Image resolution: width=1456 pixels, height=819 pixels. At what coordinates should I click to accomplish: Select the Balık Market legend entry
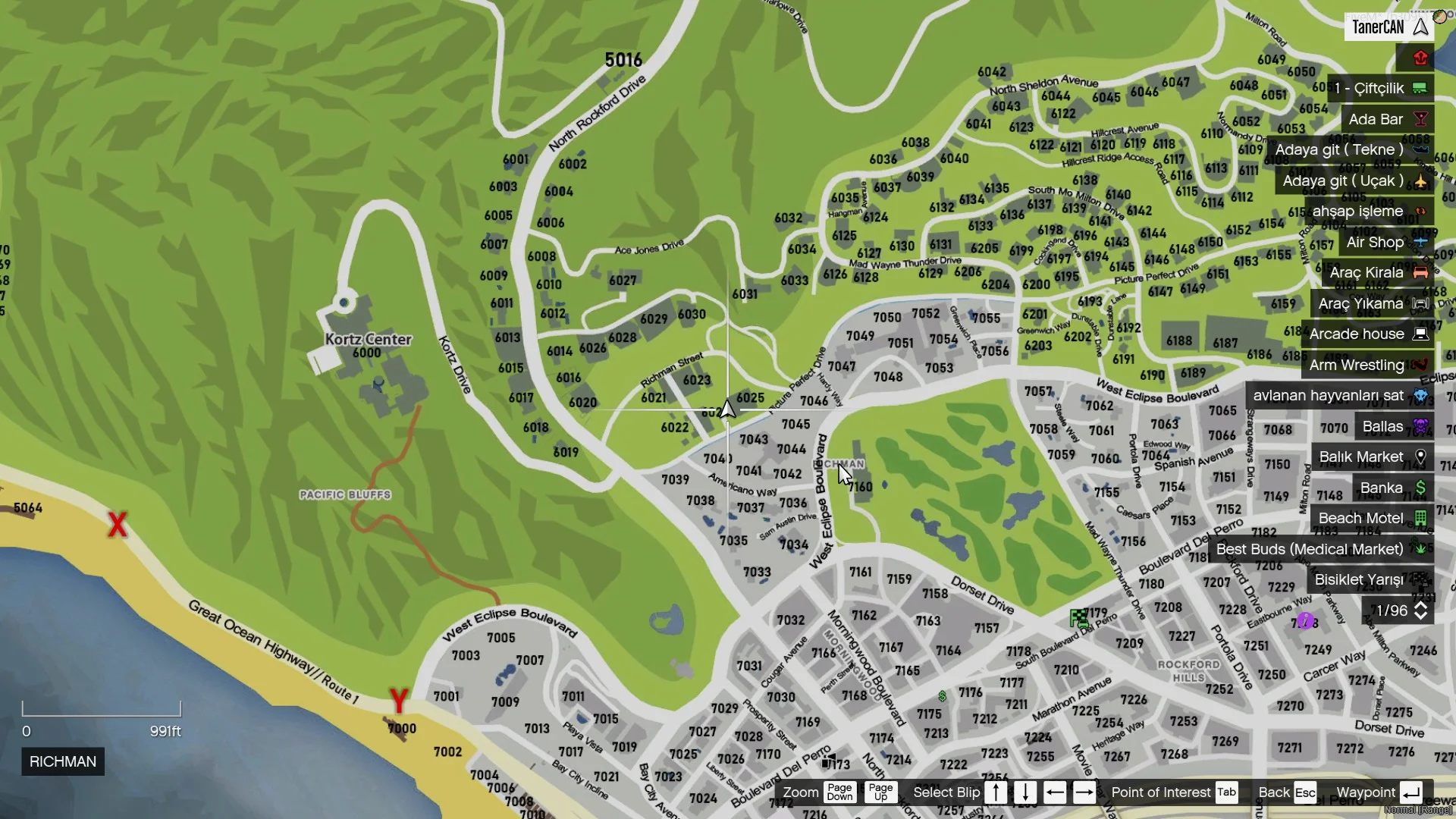tap(1372, 457)
